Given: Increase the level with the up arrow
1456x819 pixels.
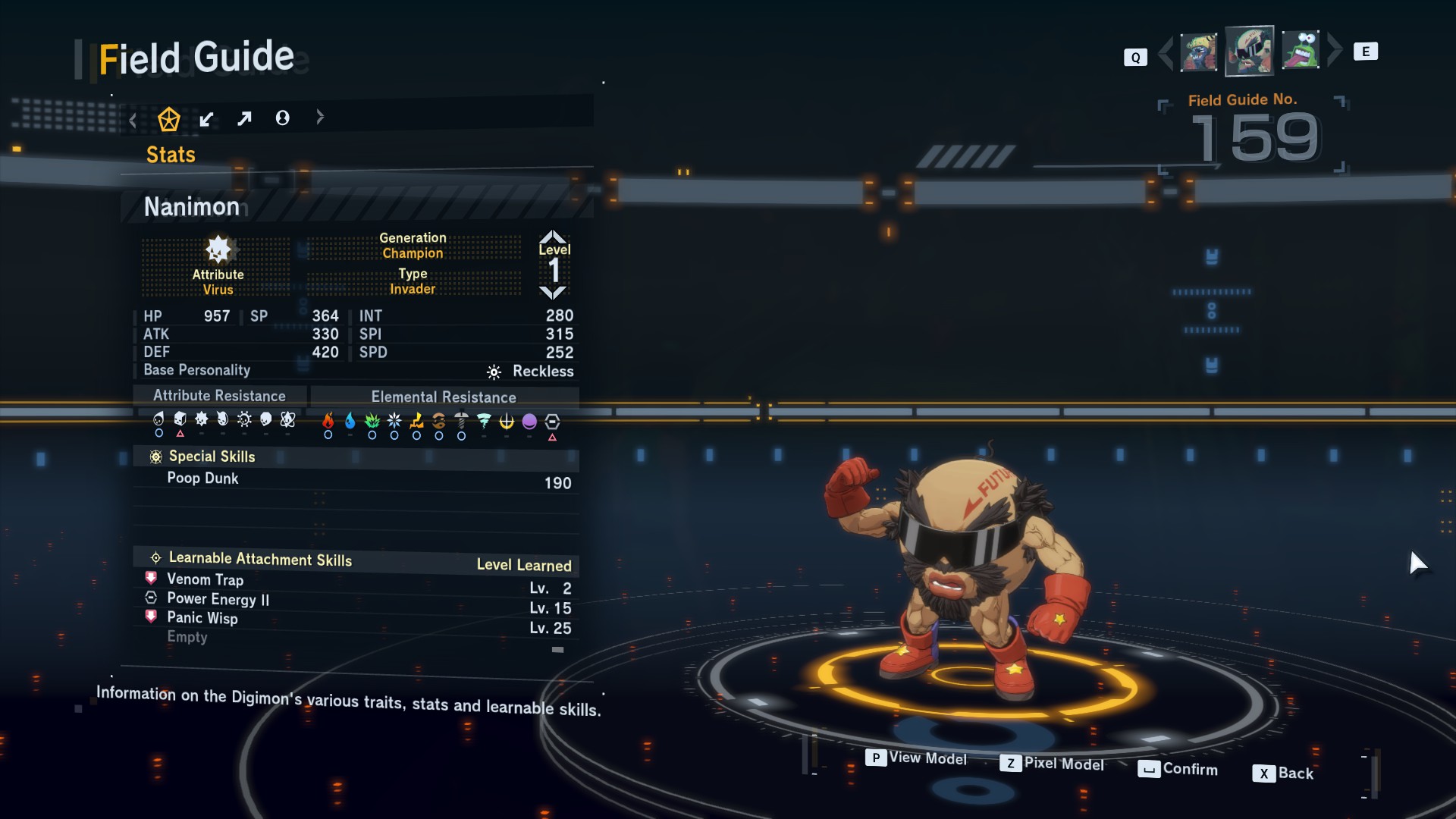Looking at the screenshot, I should 553,236.
